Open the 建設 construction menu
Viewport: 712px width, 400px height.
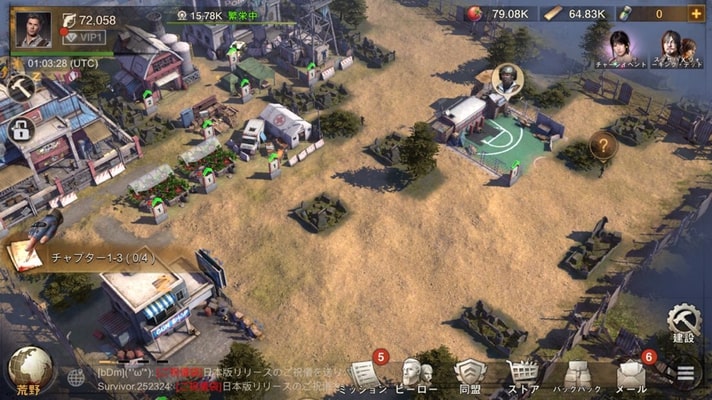click(686, 326)
